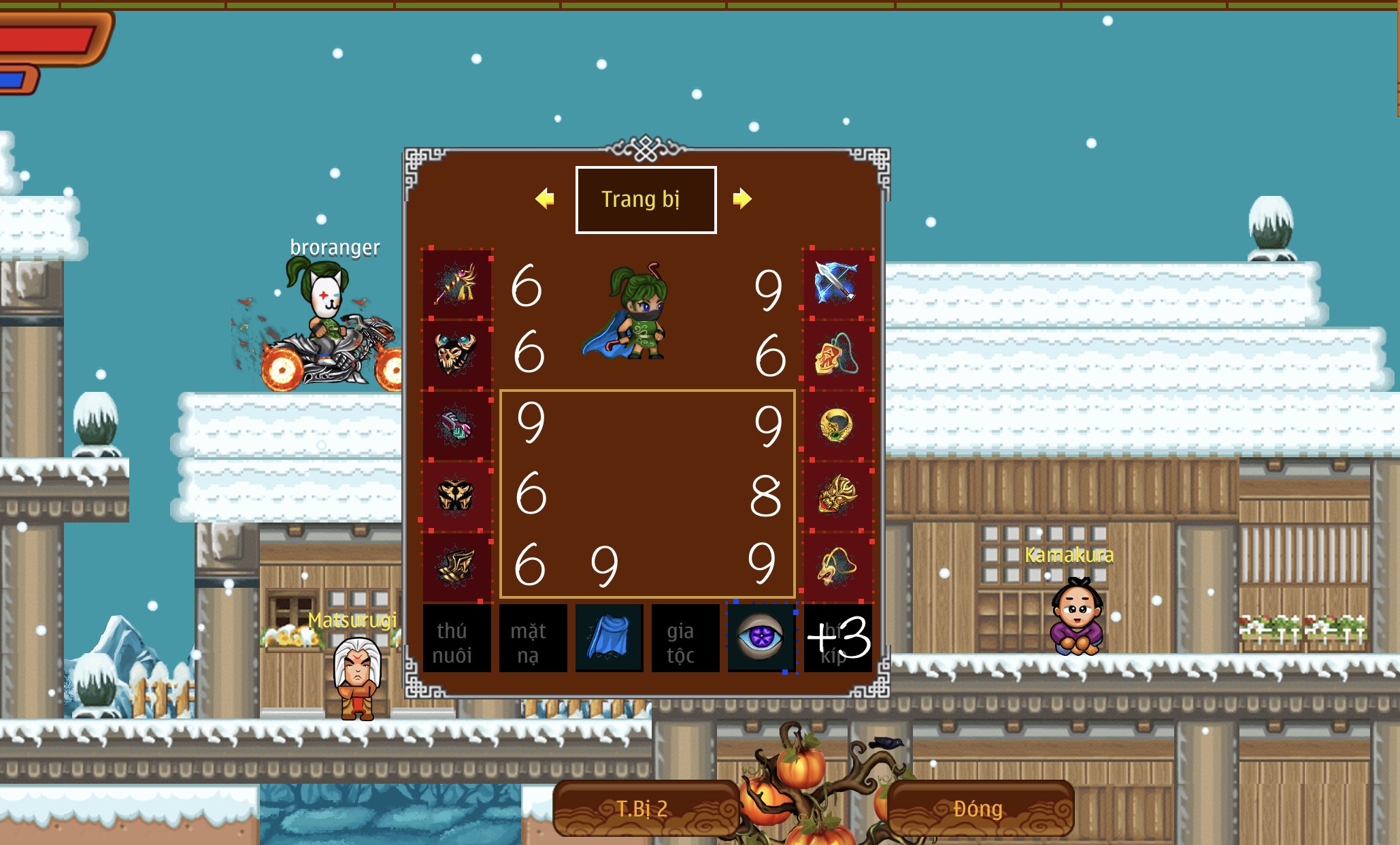The width and height of the screenshot is (1400, 845).
Task: Select the Trang bị header tab
Action: click(x=646, y=199)
